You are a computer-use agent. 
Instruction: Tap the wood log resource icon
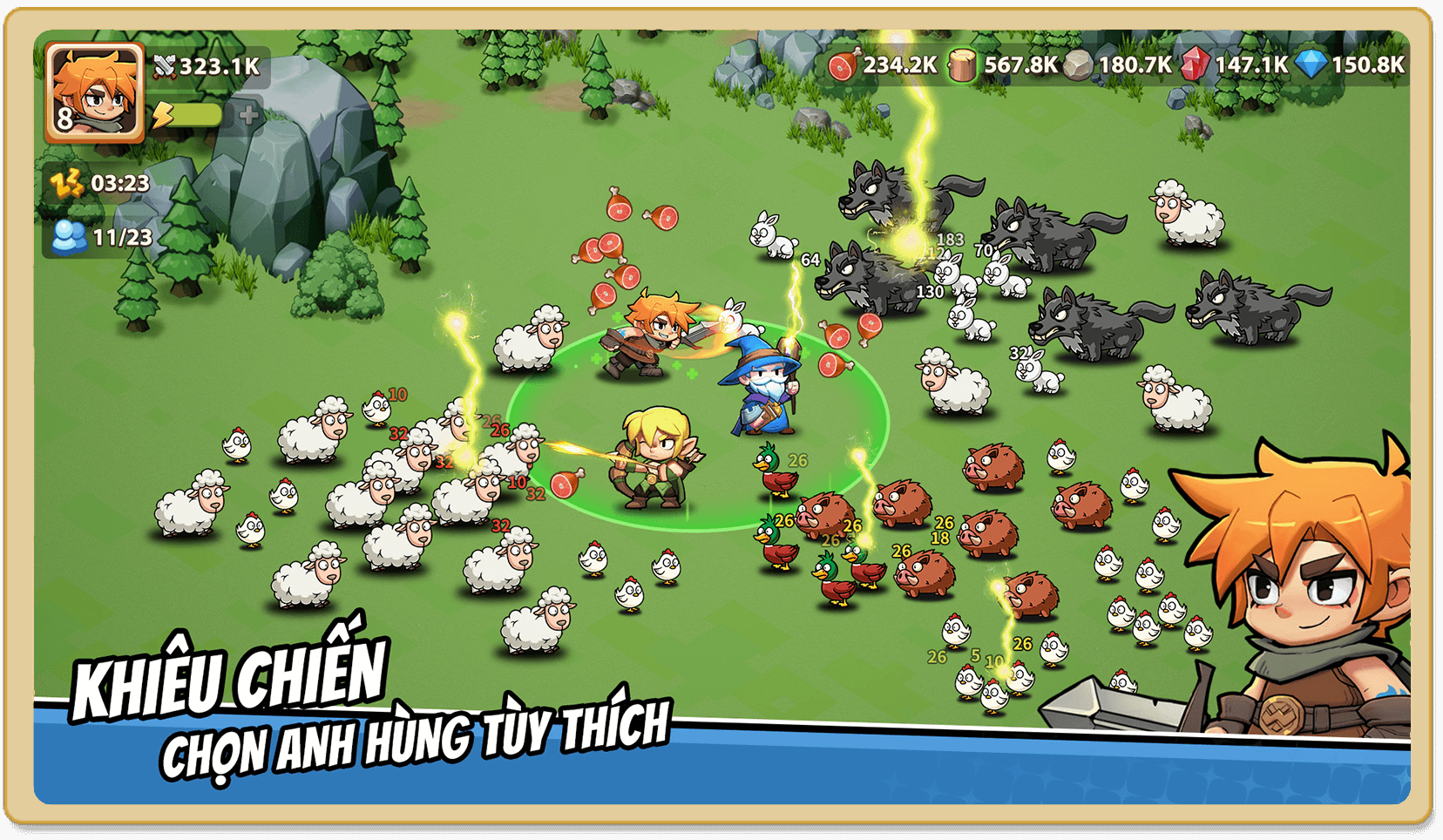click(963, 64)
